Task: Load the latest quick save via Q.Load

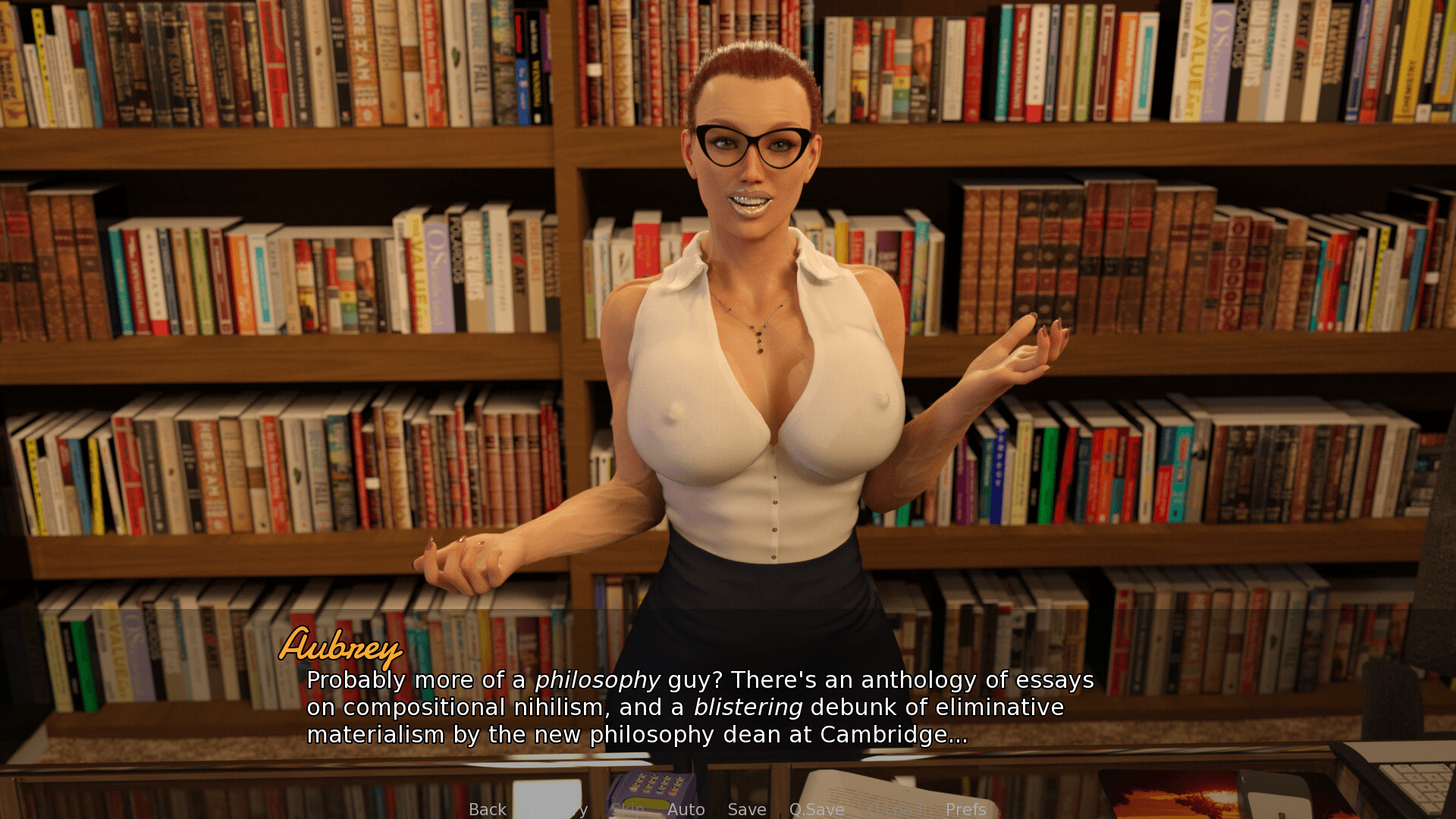Action: (897, 809)
